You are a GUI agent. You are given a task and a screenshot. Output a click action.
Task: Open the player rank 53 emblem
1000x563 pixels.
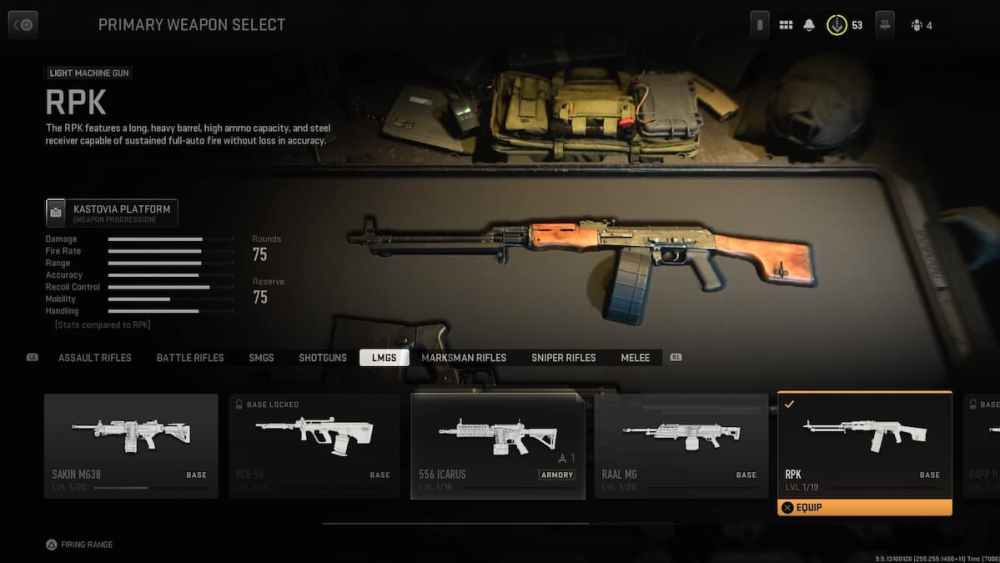pos(837,25)
